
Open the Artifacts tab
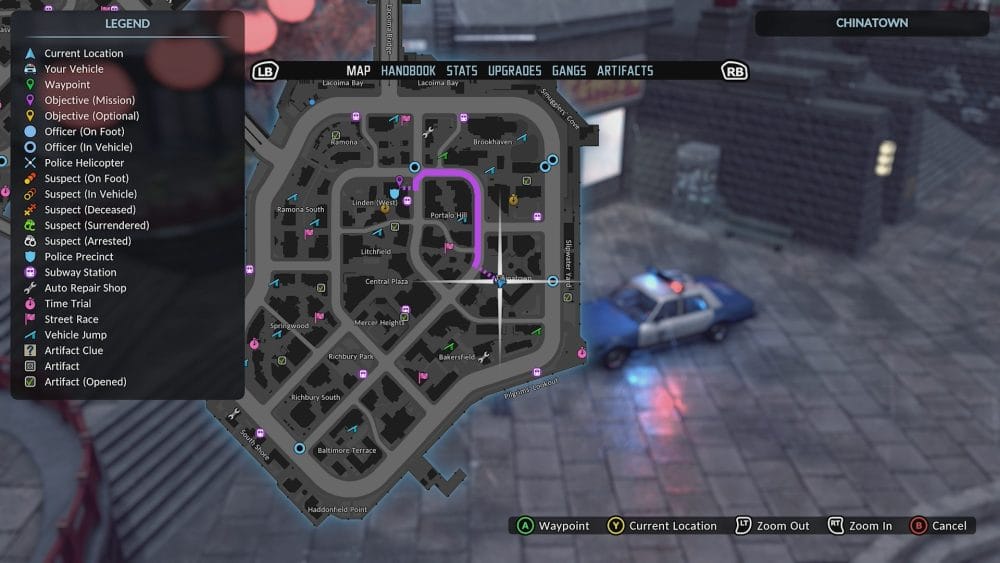(625, 71)
